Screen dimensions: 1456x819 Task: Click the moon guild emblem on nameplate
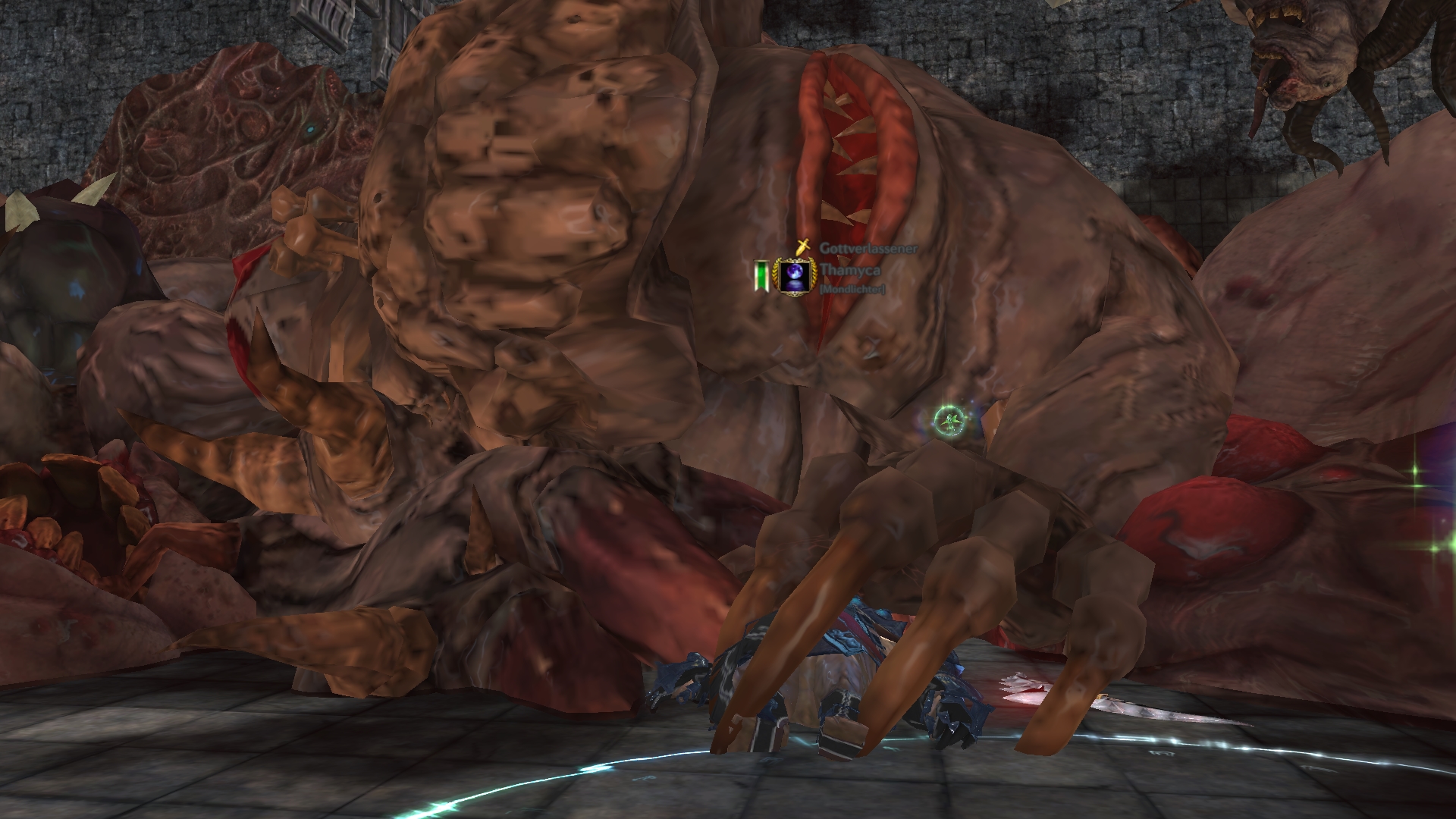tap(793, 275)
